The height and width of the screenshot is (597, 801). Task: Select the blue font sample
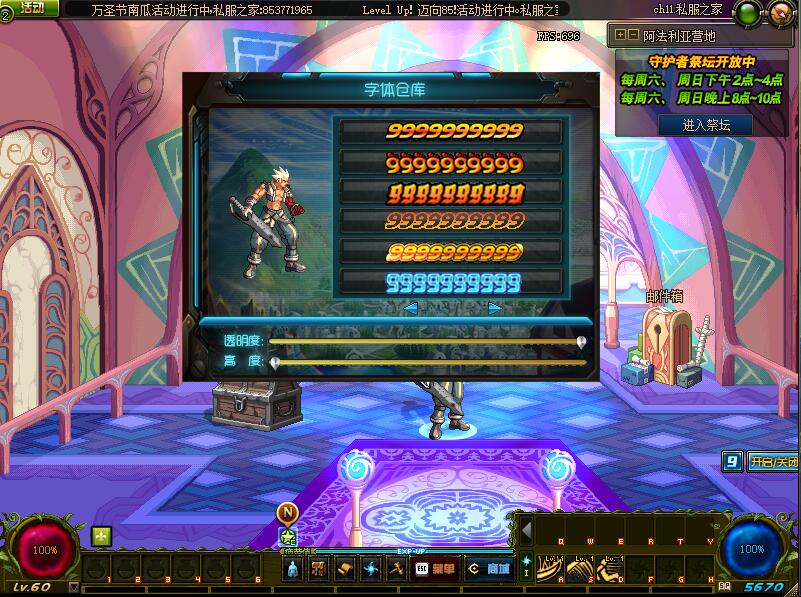coord(454,281)
